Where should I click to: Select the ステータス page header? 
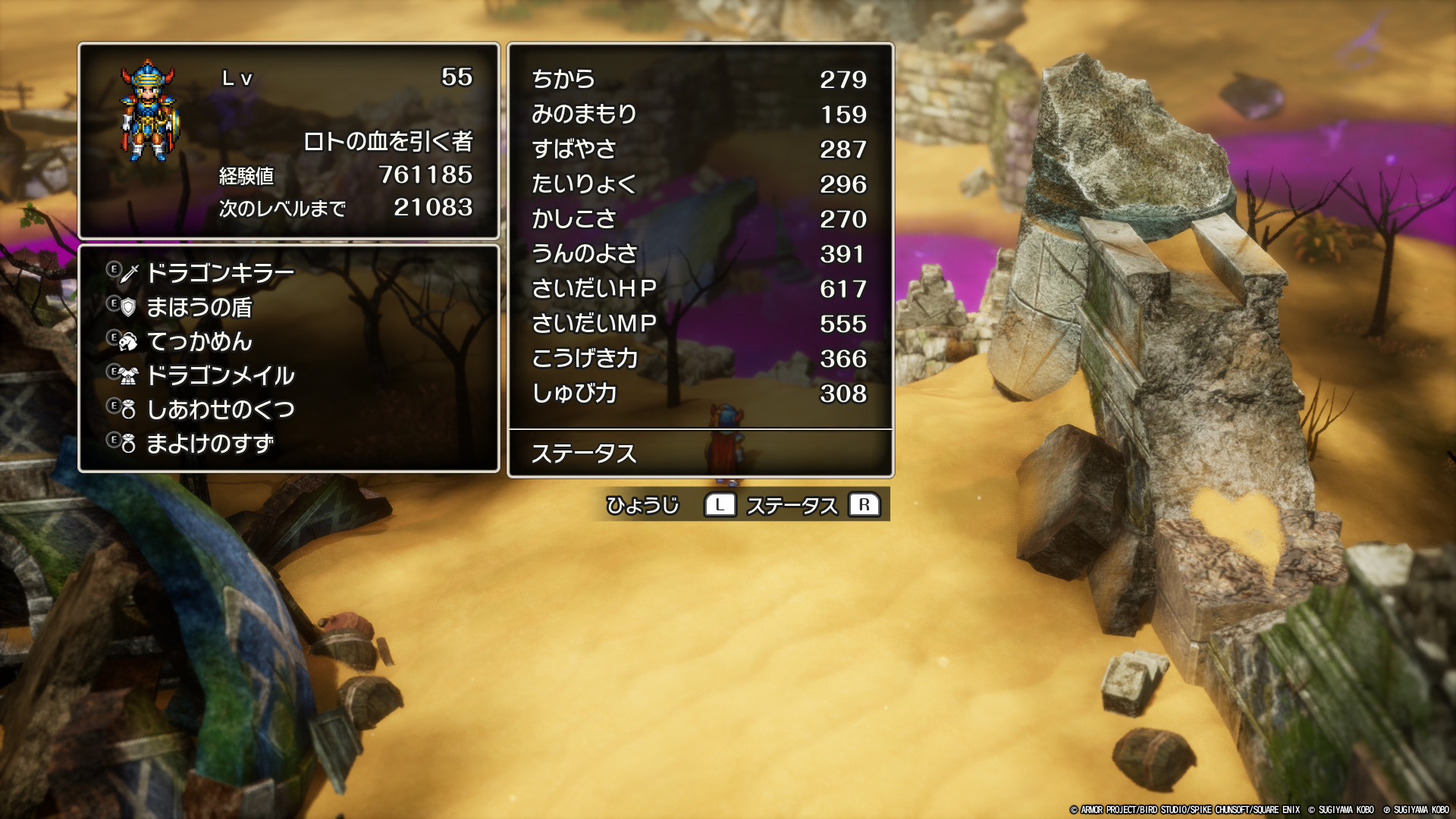(x=584, y=453)
